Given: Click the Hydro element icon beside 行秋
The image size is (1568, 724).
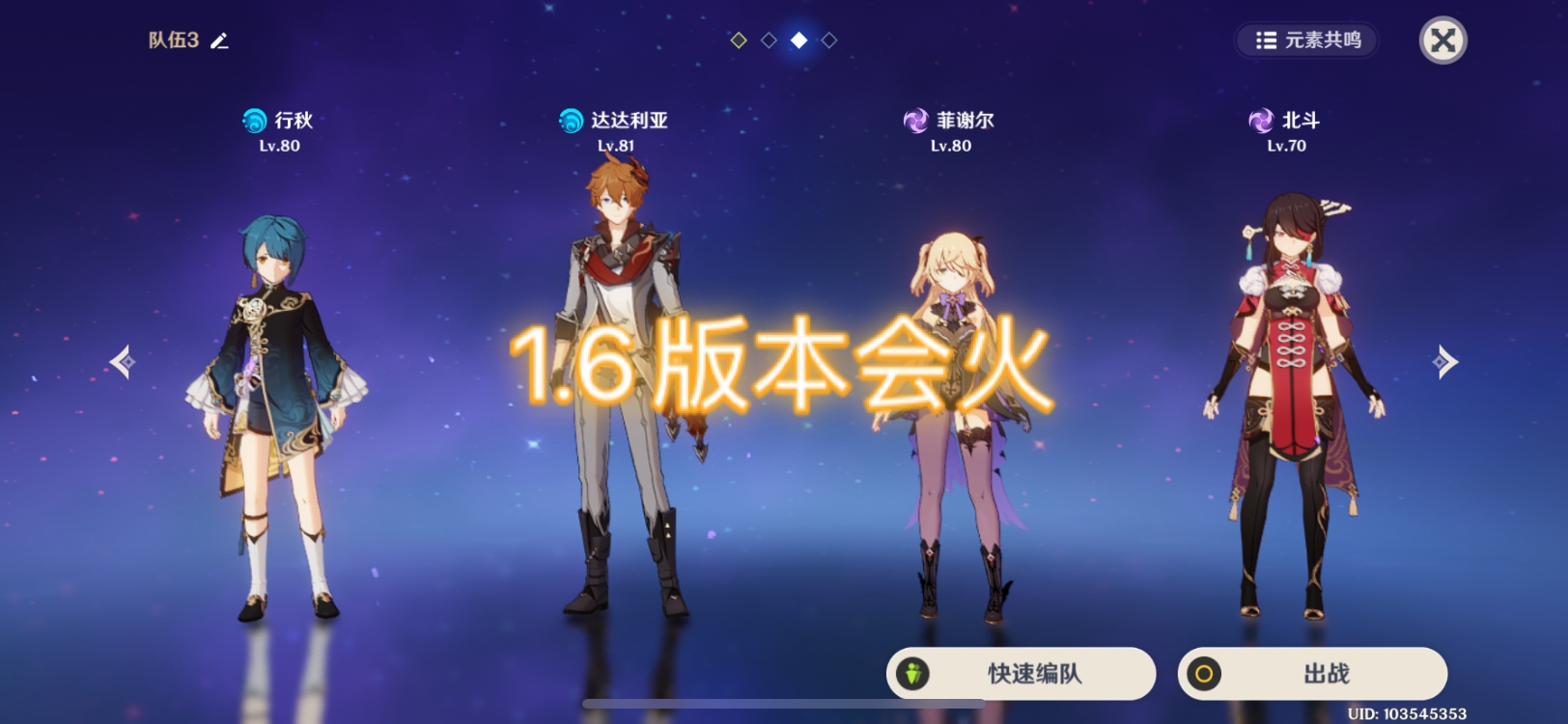Looking at the screenshot, I should coord(254,121).
